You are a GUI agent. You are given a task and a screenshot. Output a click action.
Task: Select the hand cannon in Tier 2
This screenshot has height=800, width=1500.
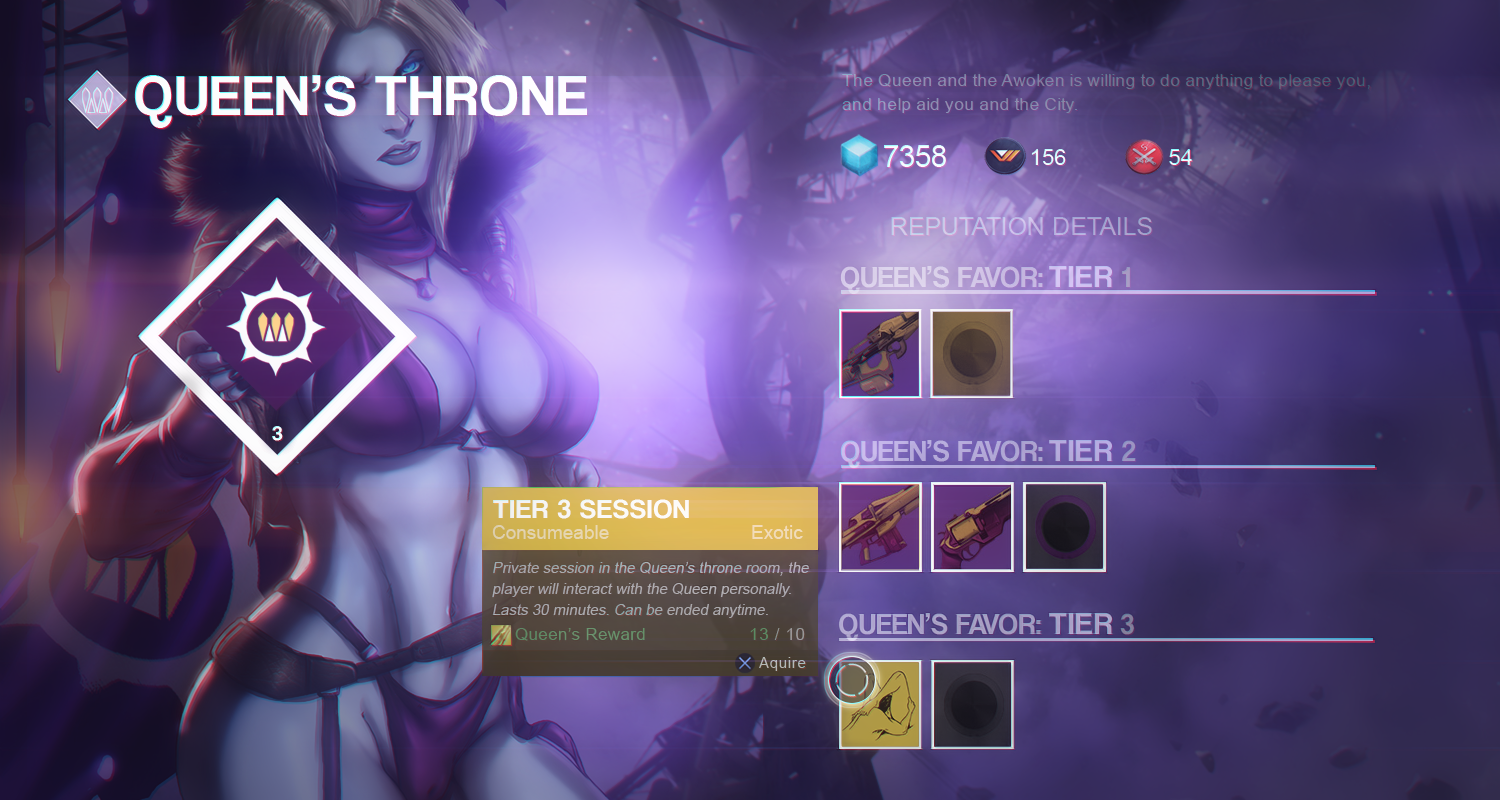(x=972, y=527)
